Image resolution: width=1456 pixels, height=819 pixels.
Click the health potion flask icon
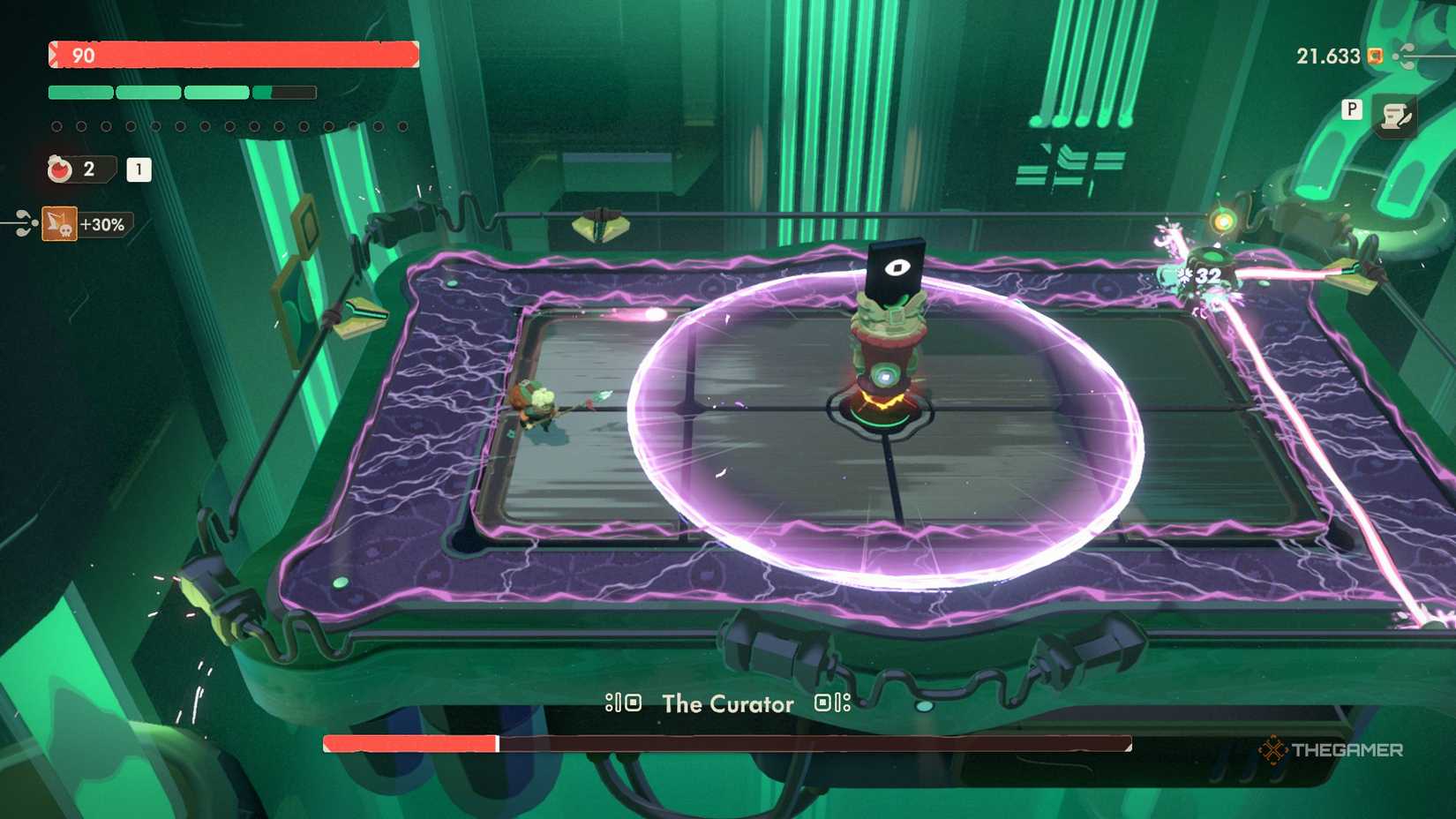click(59, 169)
